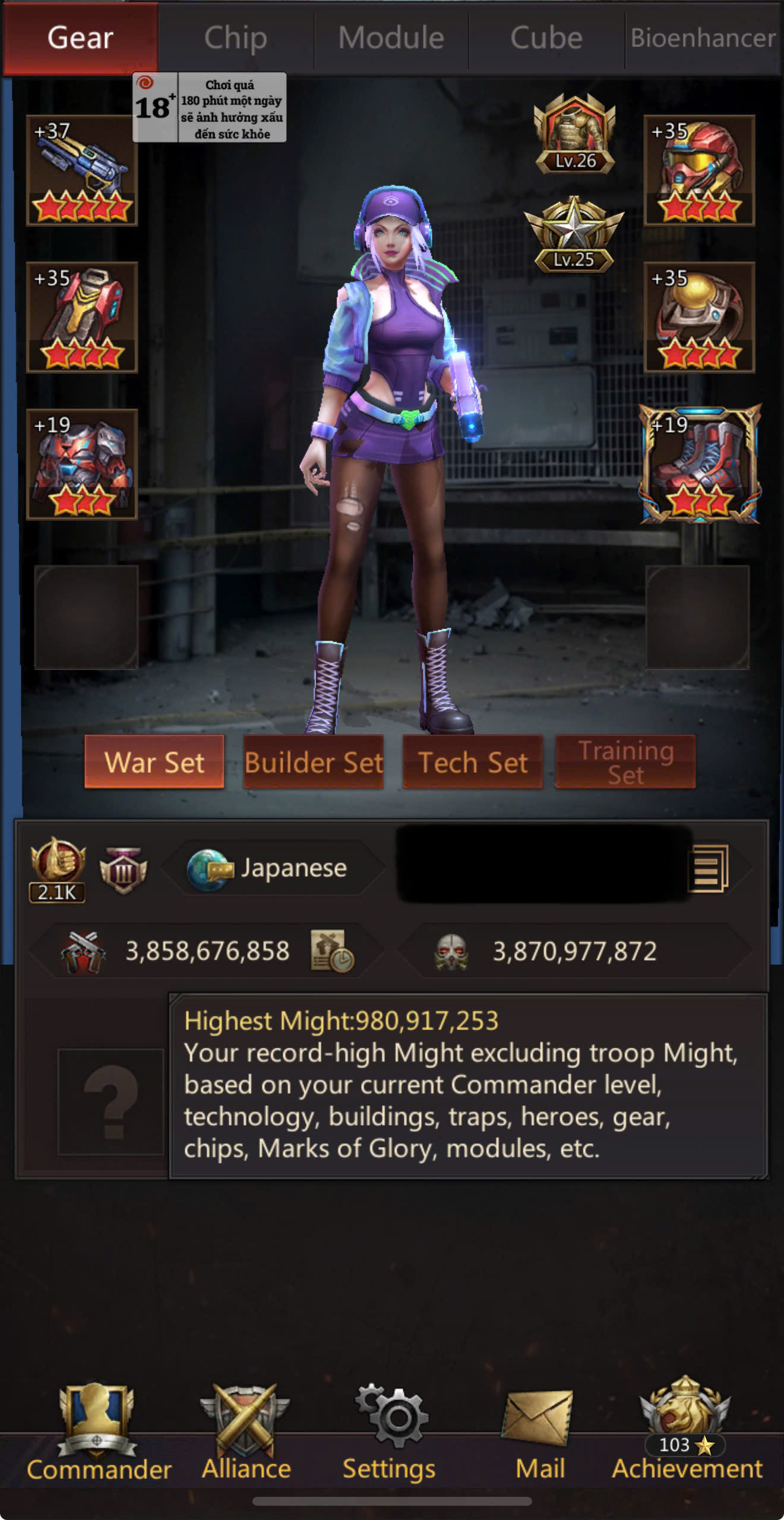The image size is (784, 1520).
Task: View the Achievement page
Action: [x=687, y=1431]
